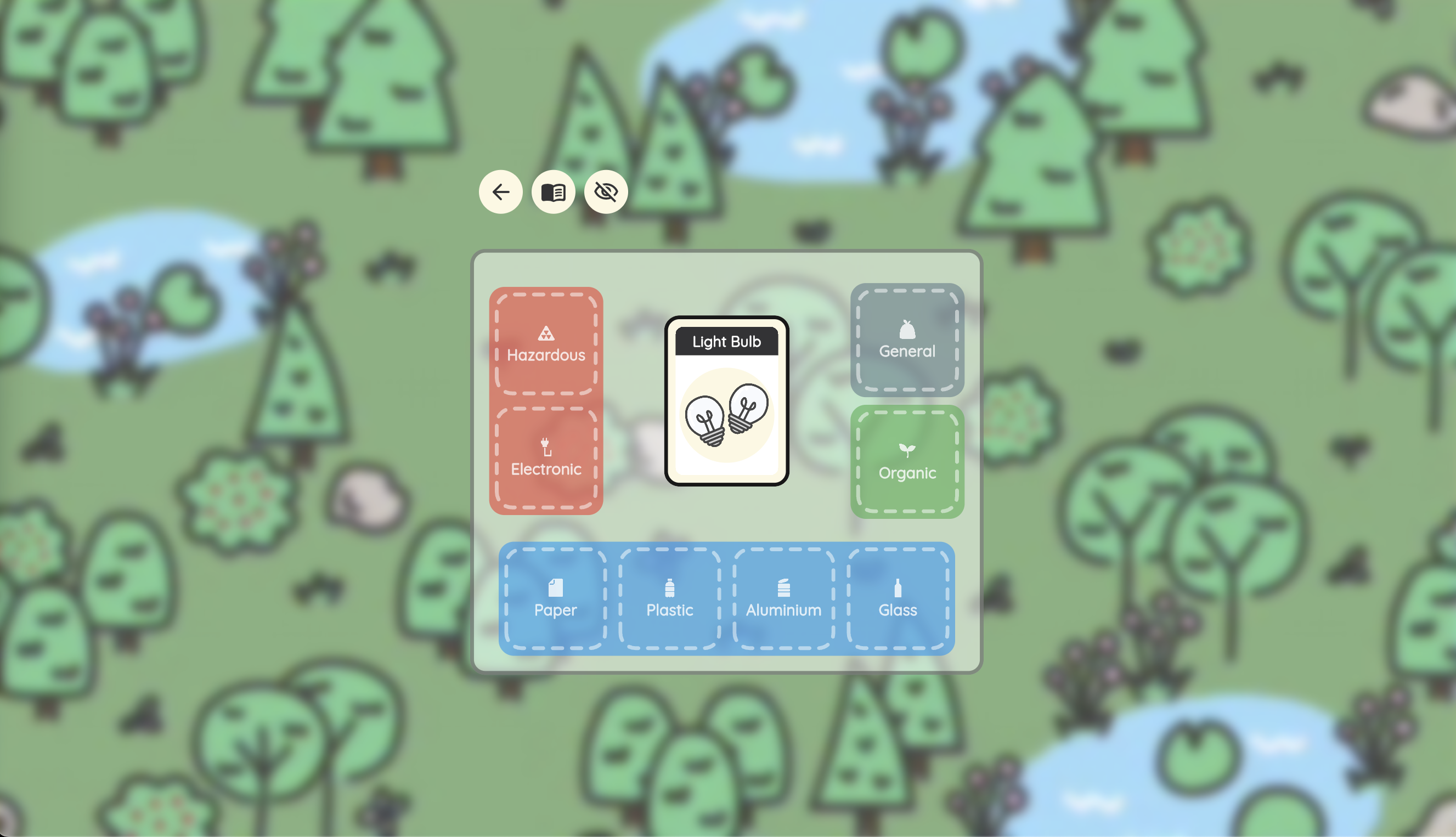This screenshot has width=1456, height=837.
Task: Choose the Hazardous waste bin
Action: pos(545,344)
